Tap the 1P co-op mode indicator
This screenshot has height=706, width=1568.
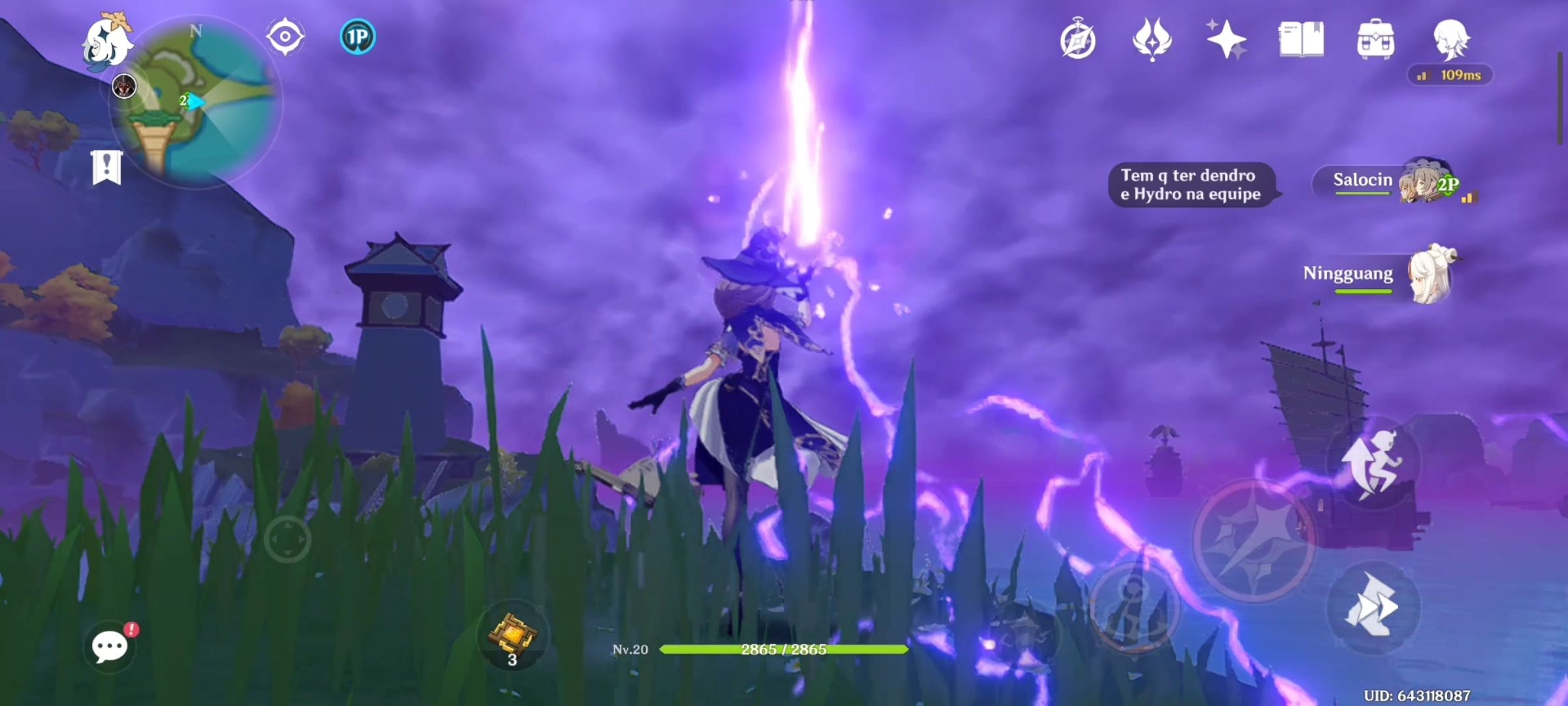tap(356, 37)
